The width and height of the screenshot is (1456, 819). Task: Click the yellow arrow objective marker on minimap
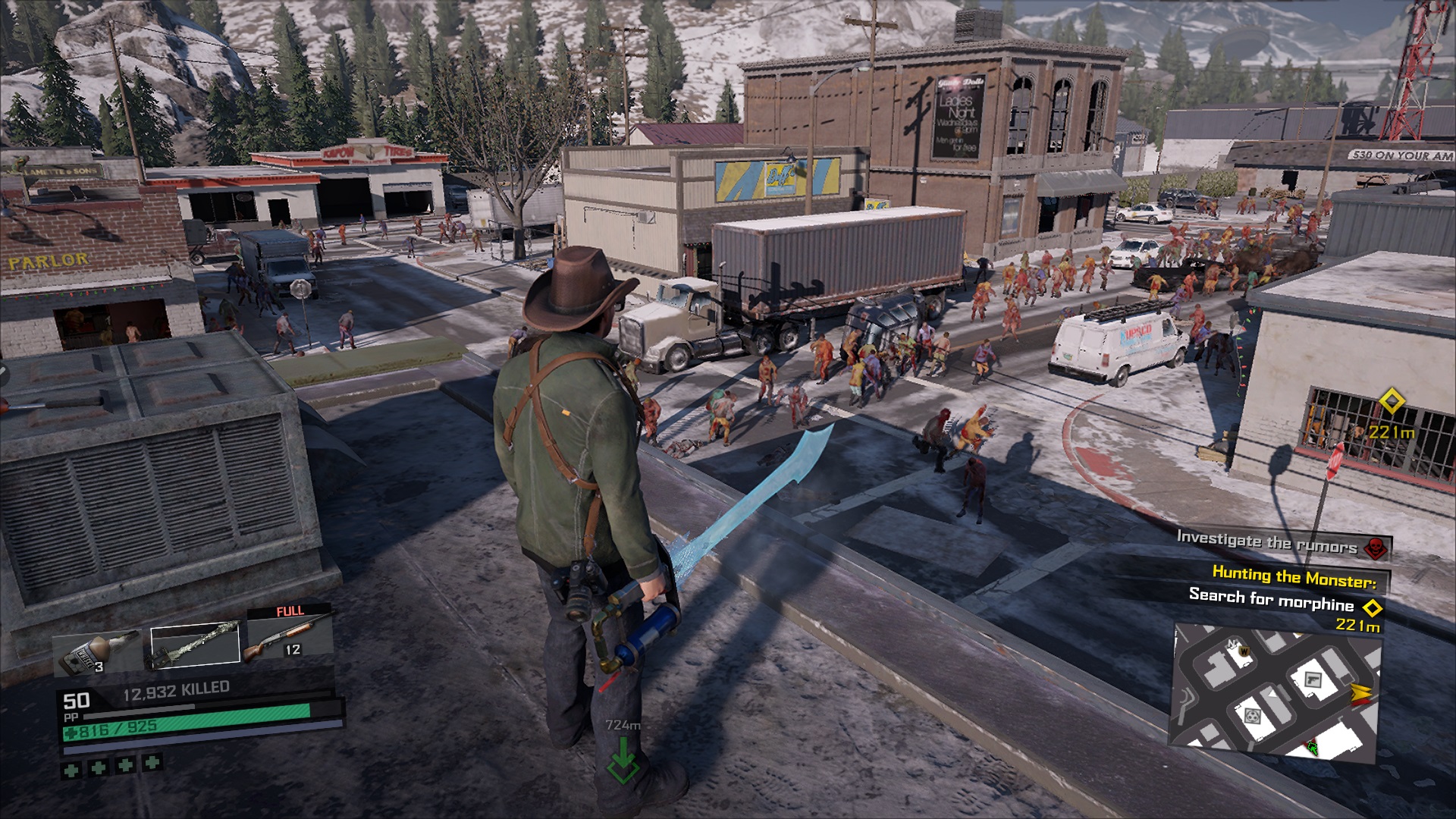[x=1360, y=693]
